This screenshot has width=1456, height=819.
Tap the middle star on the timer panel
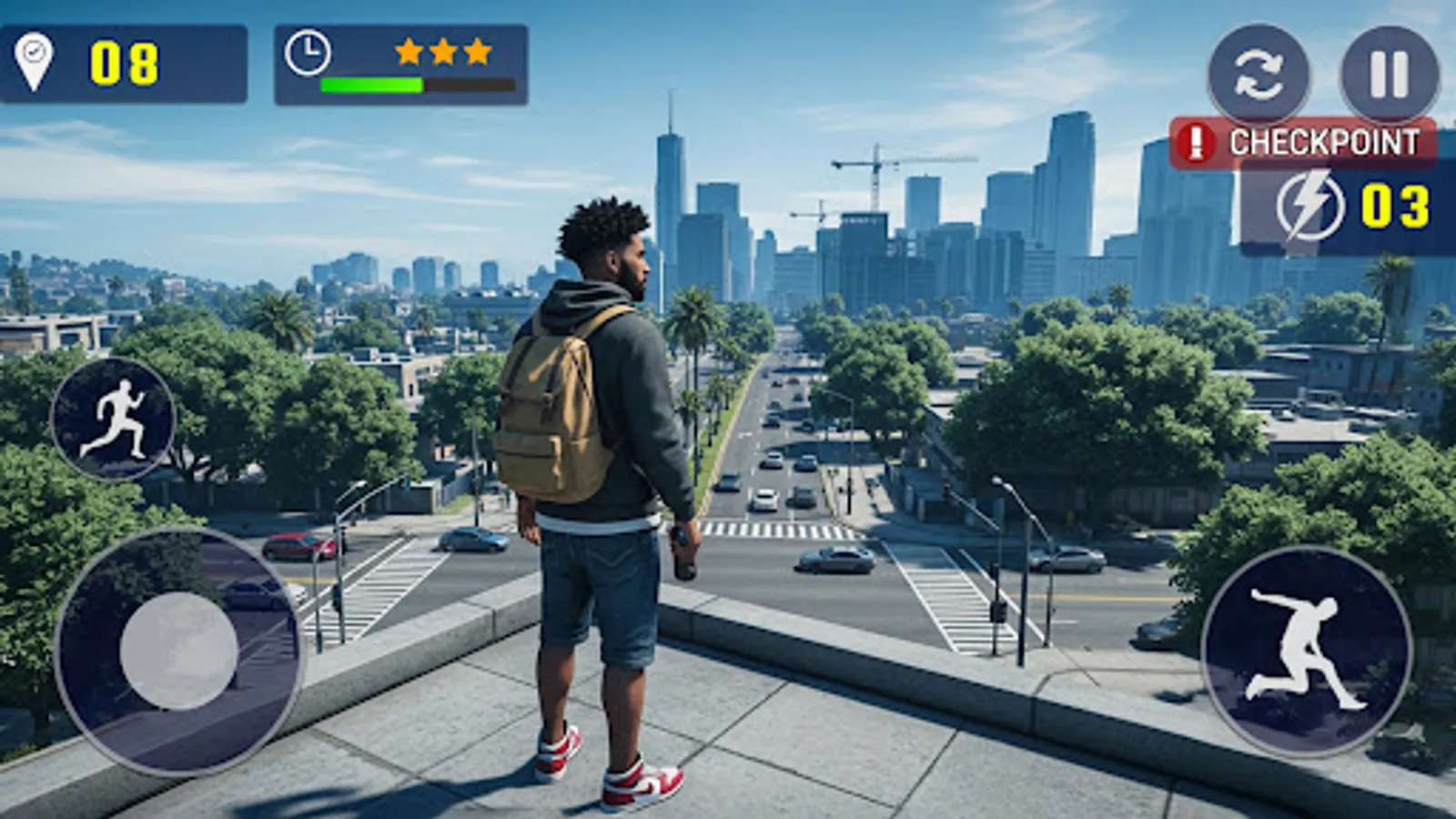point(444,52)
